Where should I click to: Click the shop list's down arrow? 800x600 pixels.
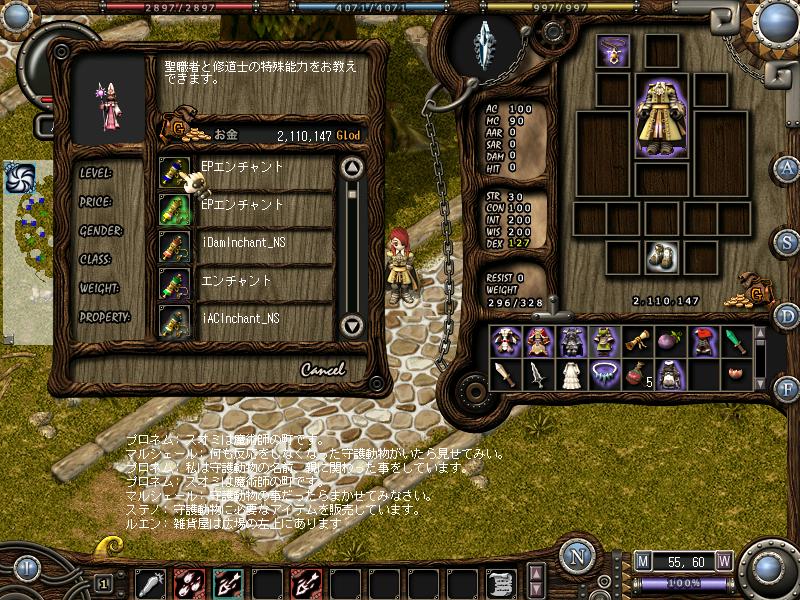coord(351,325)
